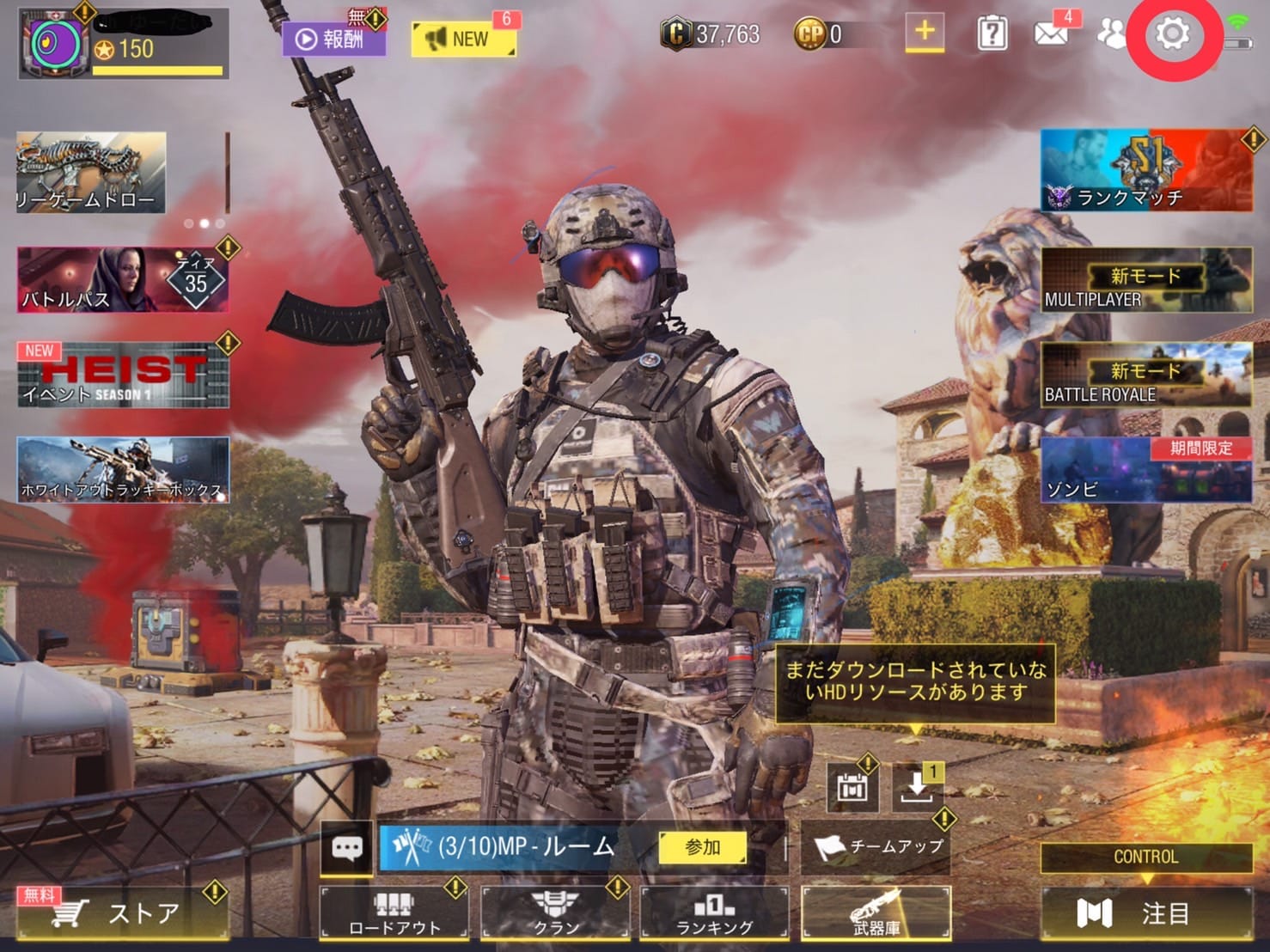The image size is (1270, 952).
Task: Open the player profile avatar
Action: 56,43
